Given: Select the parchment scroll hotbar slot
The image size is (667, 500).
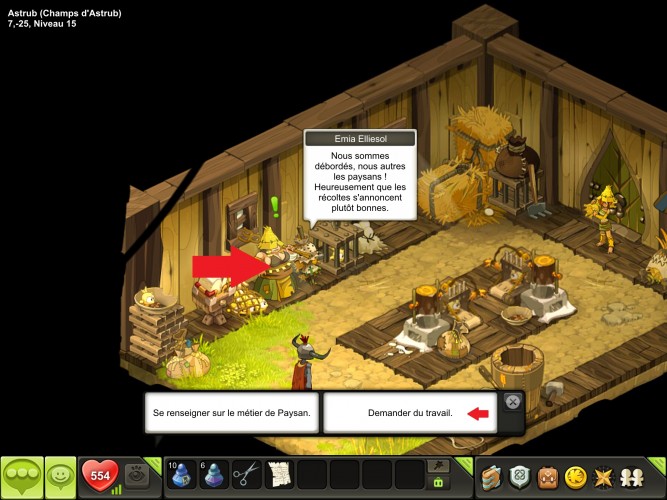Looking at the screenshot, I should pos(279,475).
